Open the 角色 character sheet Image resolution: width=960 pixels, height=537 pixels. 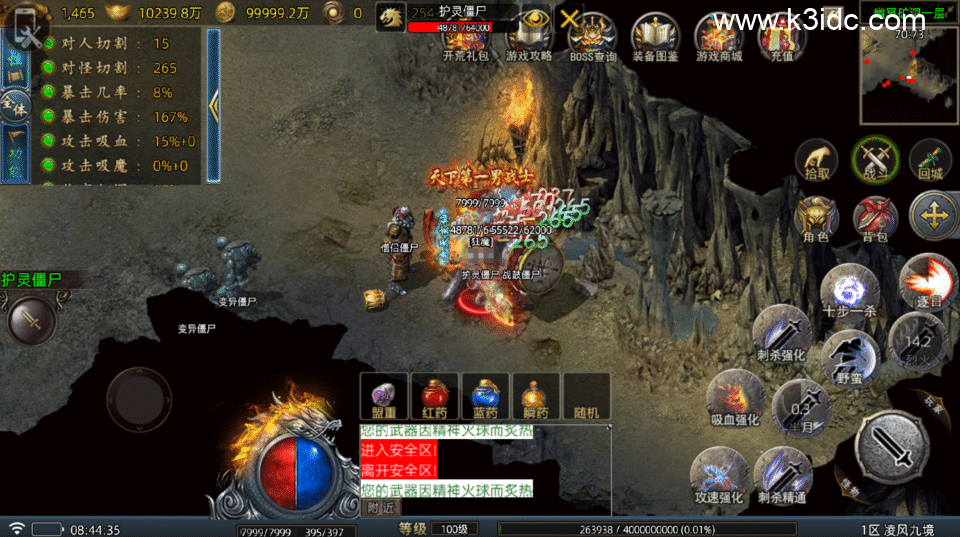[816, 219]
